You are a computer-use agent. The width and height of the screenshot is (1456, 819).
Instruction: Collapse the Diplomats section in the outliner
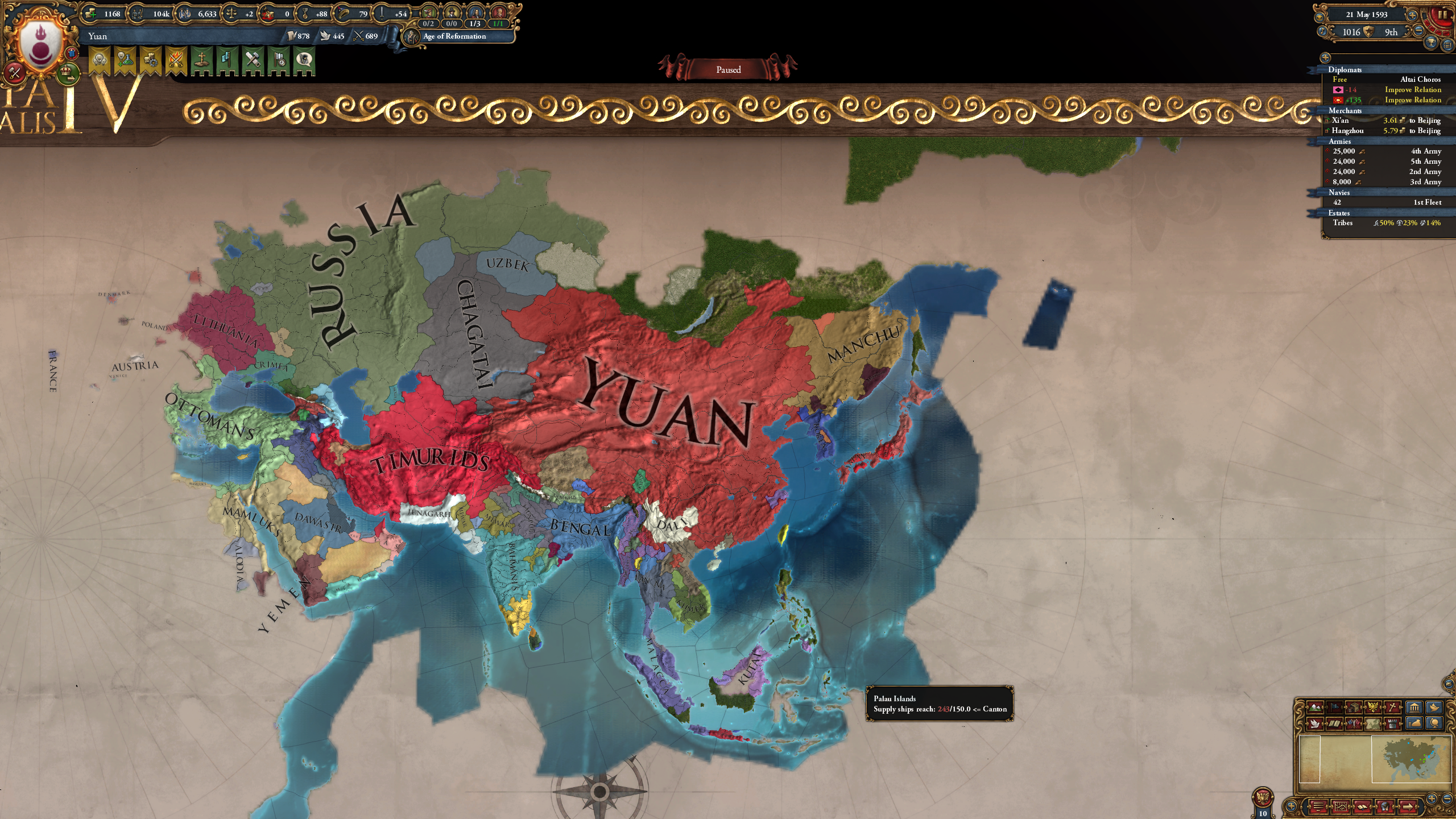click(1345, 69)
